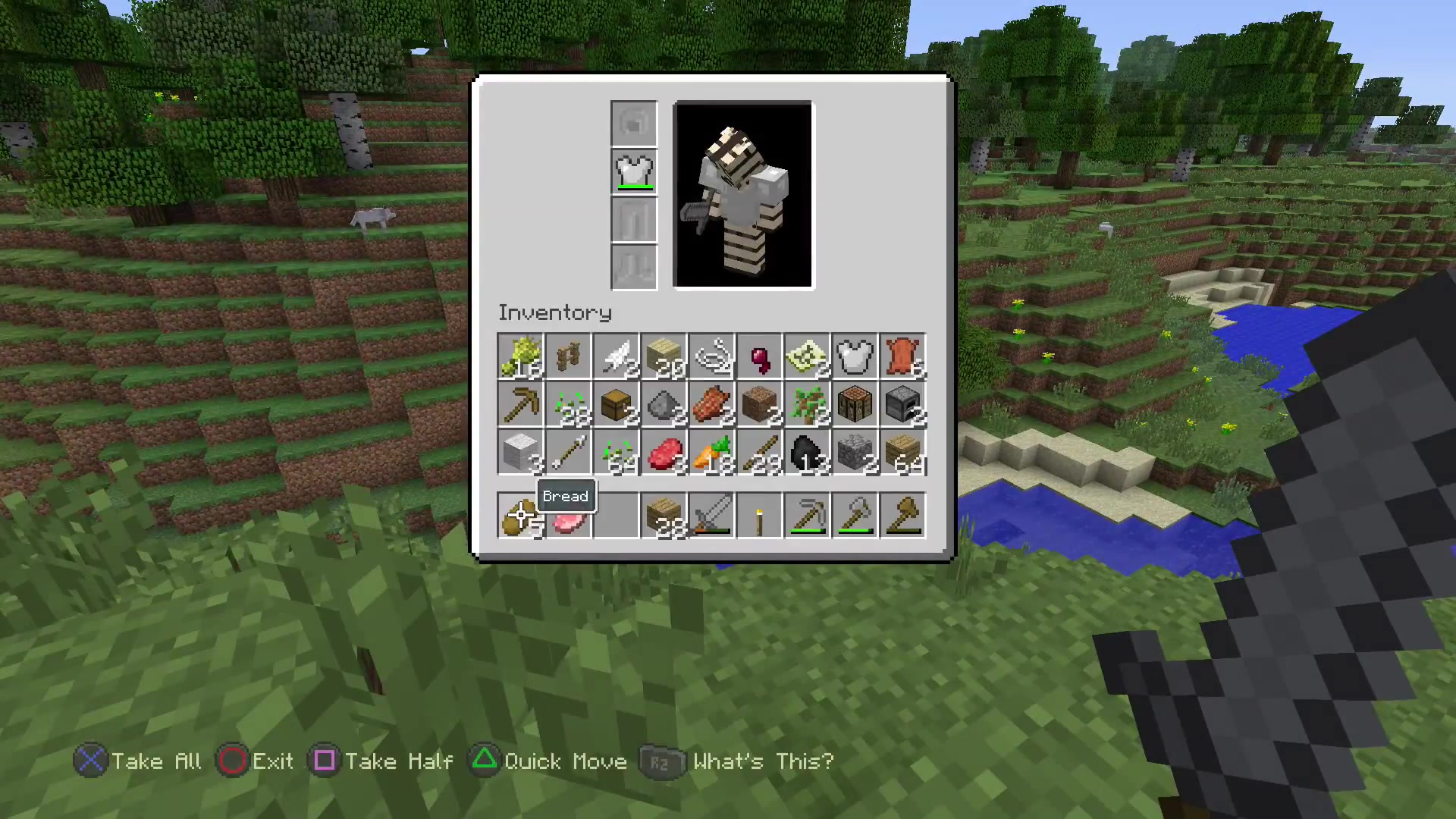Screen dimensions: 1456x819
Task: Select the furnace stack
Action: 902,404
